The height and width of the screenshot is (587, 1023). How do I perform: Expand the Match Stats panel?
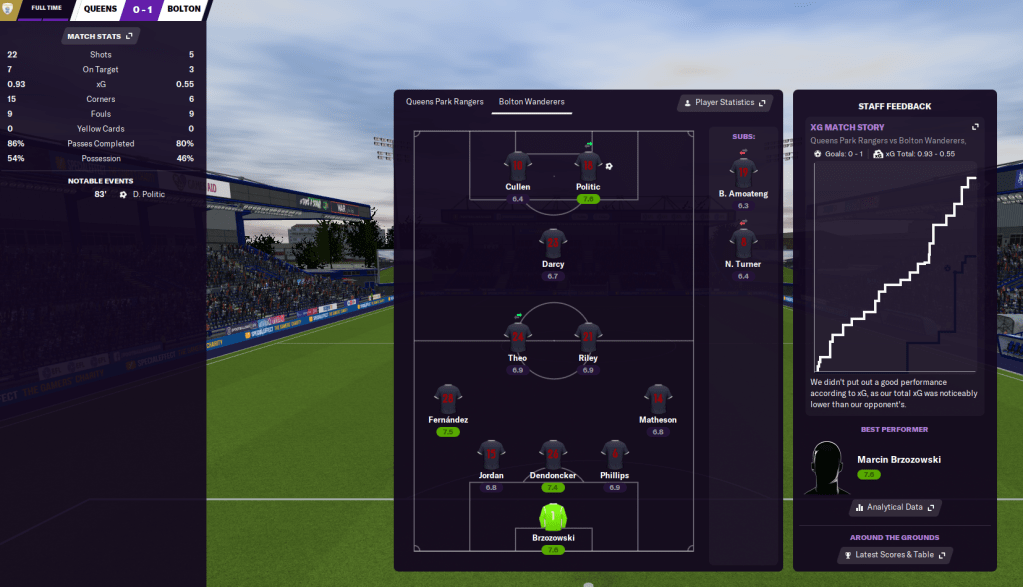101,36
